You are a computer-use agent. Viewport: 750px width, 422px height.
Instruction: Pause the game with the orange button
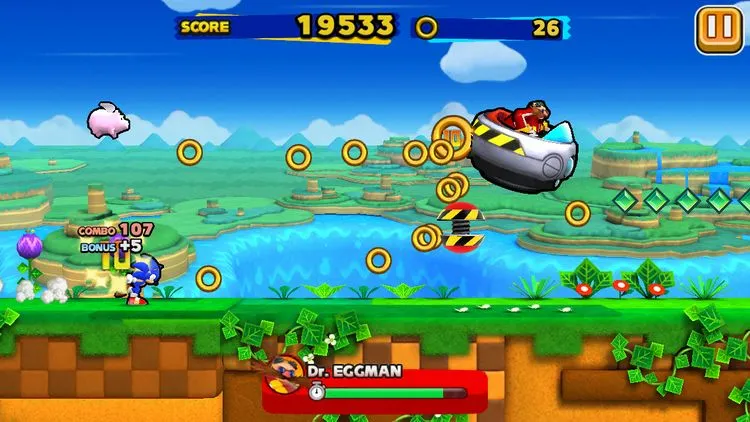718,30
